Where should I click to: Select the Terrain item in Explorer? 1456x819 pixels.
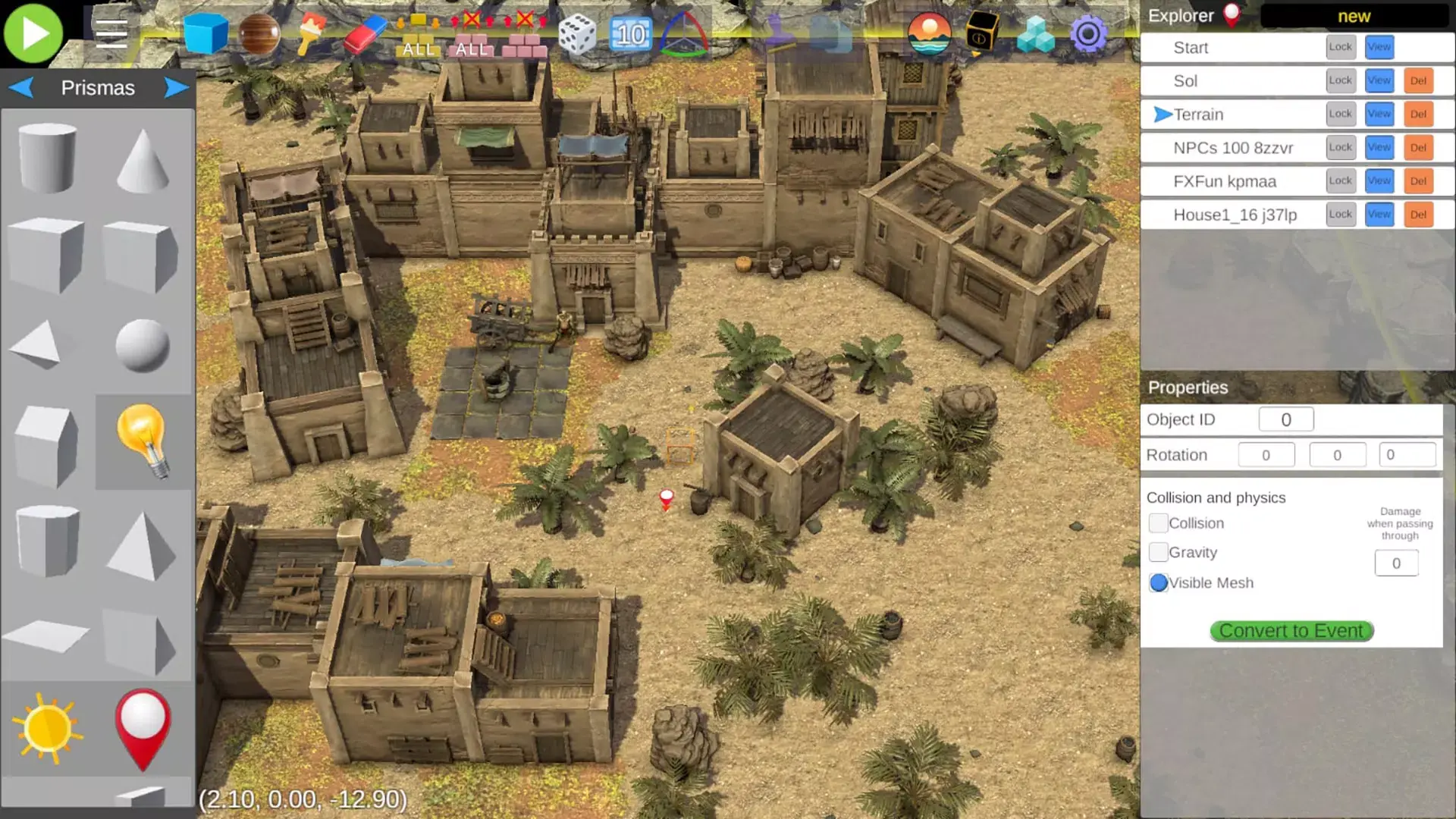tap(1200, 115)
